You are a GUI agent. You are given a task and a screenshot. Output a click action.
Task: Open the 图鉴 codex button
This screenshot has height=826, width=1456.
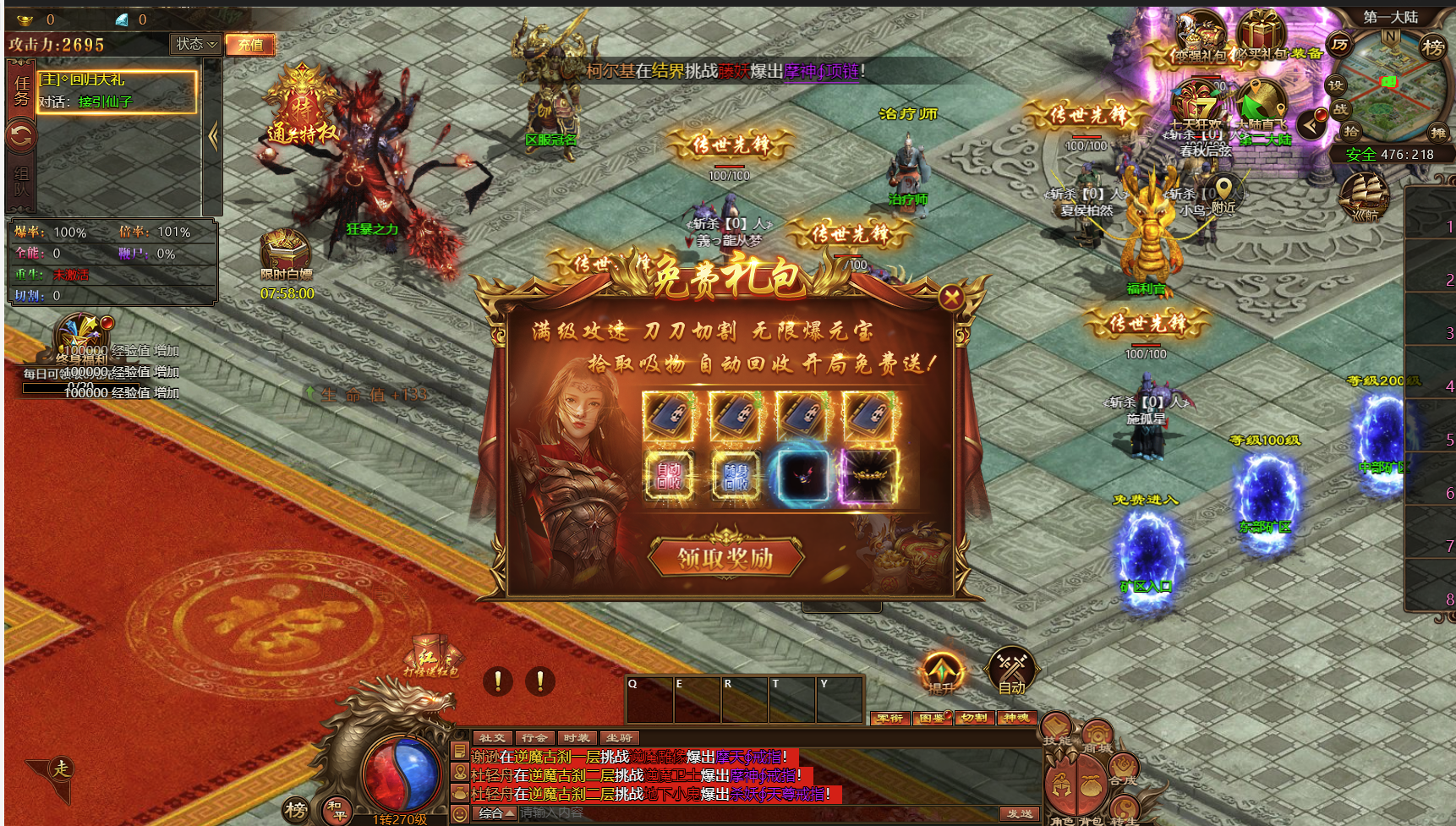(932, 718)
